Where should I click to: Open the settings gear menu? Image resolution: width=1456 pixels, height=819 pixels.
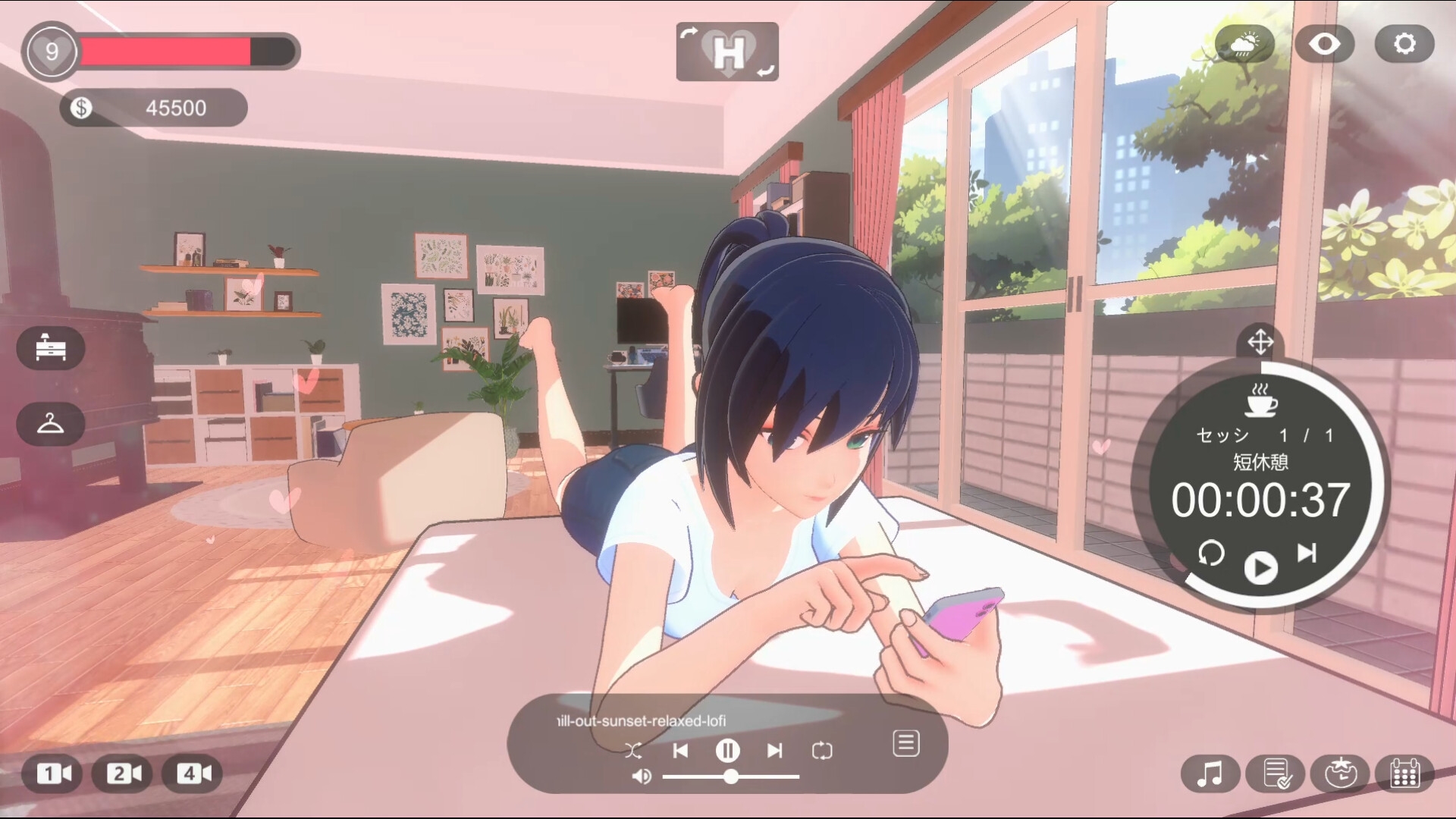(1404, 44)
